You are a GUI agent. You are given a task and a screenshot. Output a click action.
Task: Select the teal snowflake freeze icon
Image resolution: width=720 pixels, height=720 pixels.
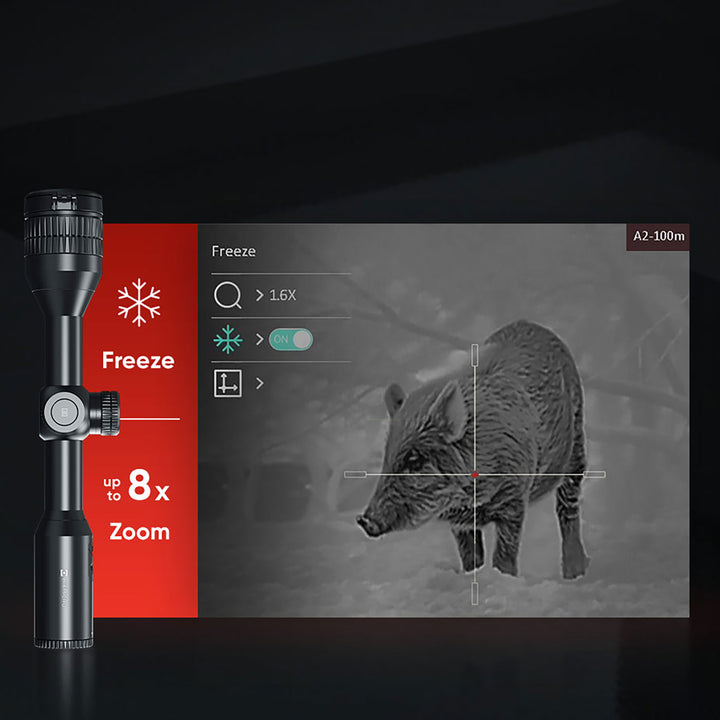click(x=228, y=340)
